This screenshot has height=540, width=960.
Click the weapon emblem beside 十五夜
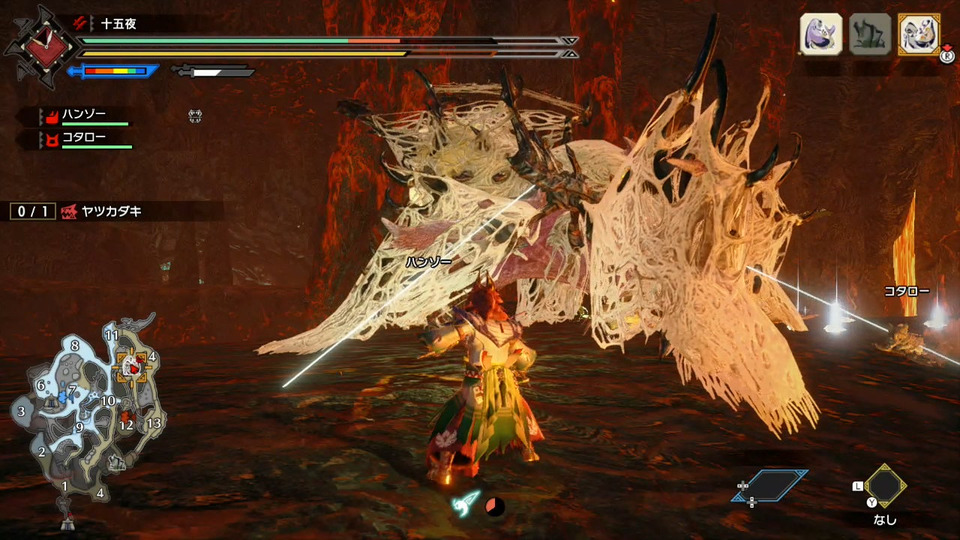[x=40, y=45]
